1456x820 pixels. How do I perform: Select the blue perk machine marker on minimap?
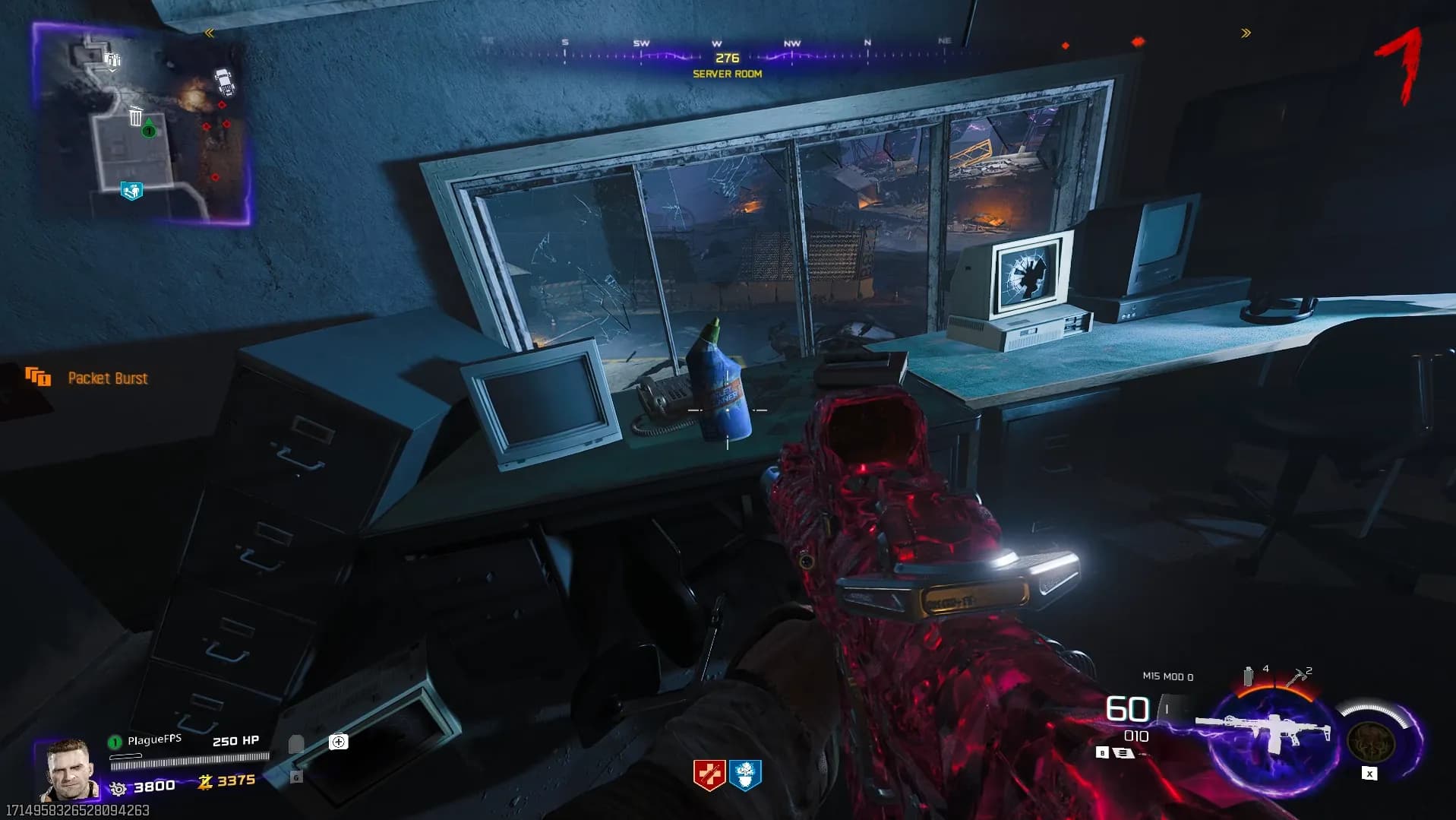pyautogui.click(x=131, y=190)
